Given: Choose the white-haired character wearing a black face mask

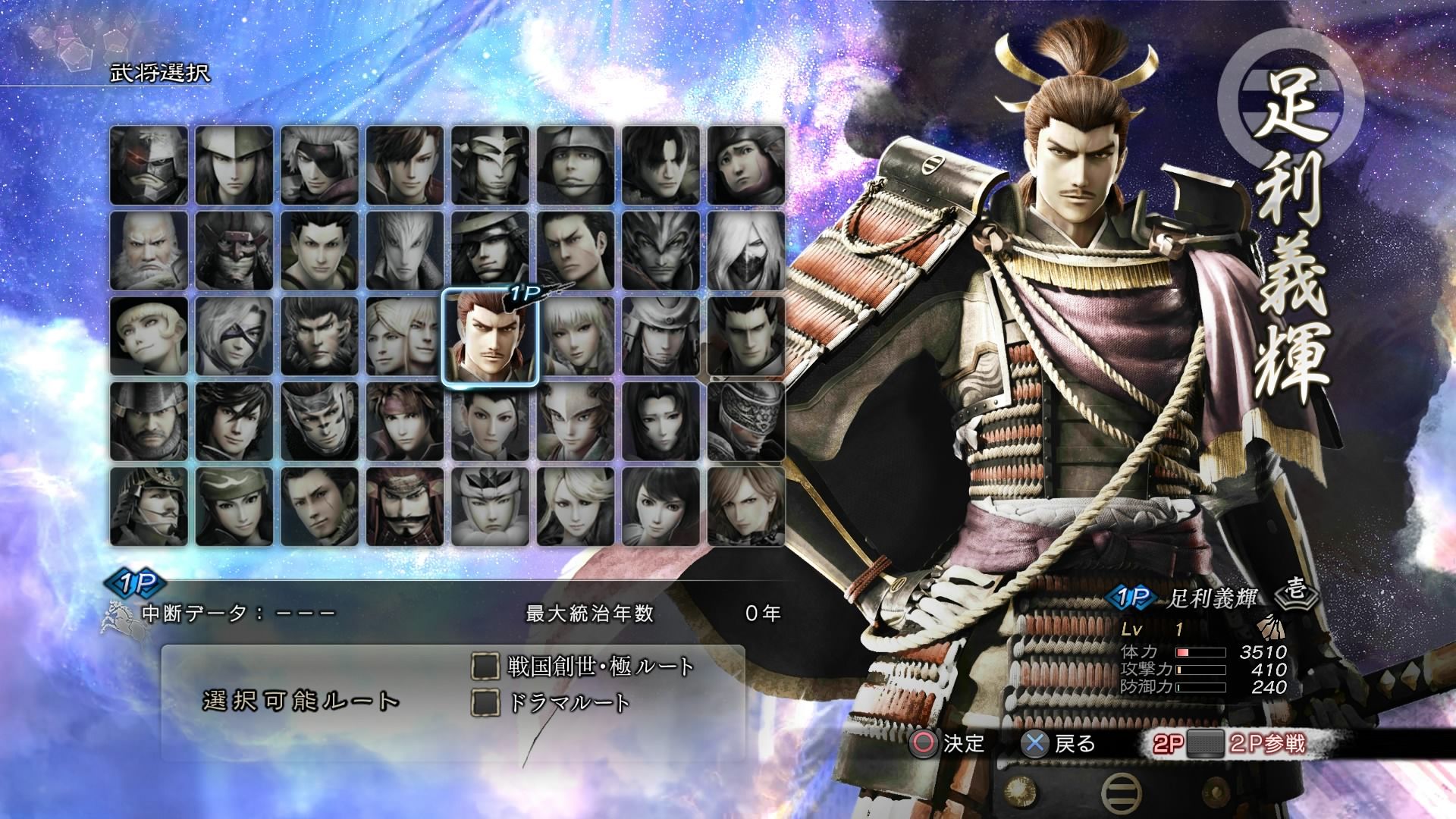Looking at the screenshot, I should coord(746,251).
